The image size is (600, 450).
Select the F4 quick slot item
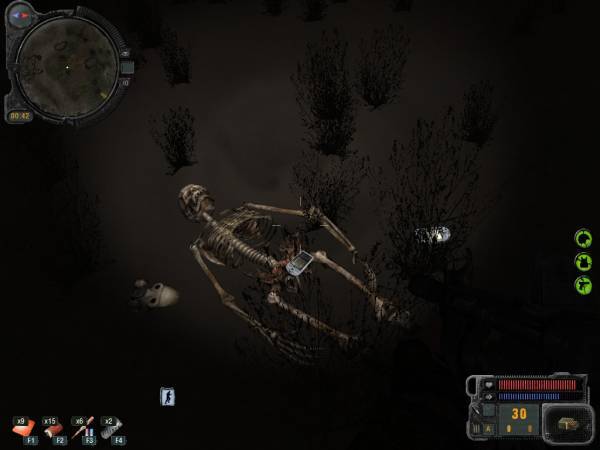tap(111, 427)
